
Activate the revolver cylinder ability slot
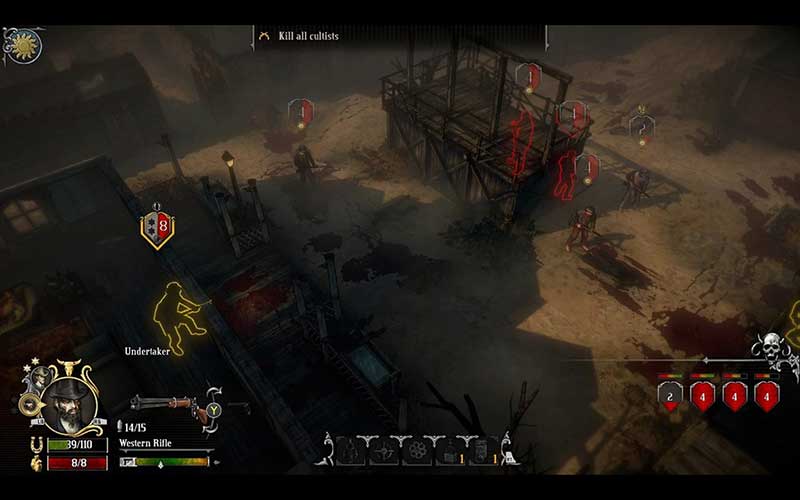[414, 451]
